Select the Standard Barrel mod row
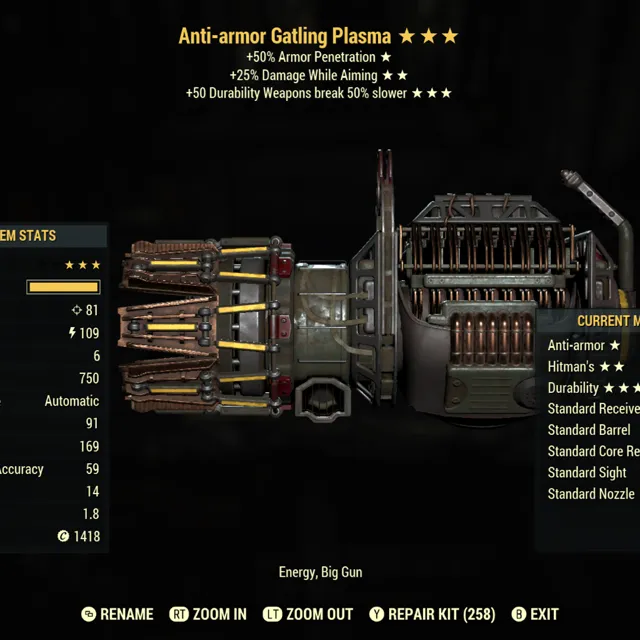640x640 pixels. [x=590, y=430]
